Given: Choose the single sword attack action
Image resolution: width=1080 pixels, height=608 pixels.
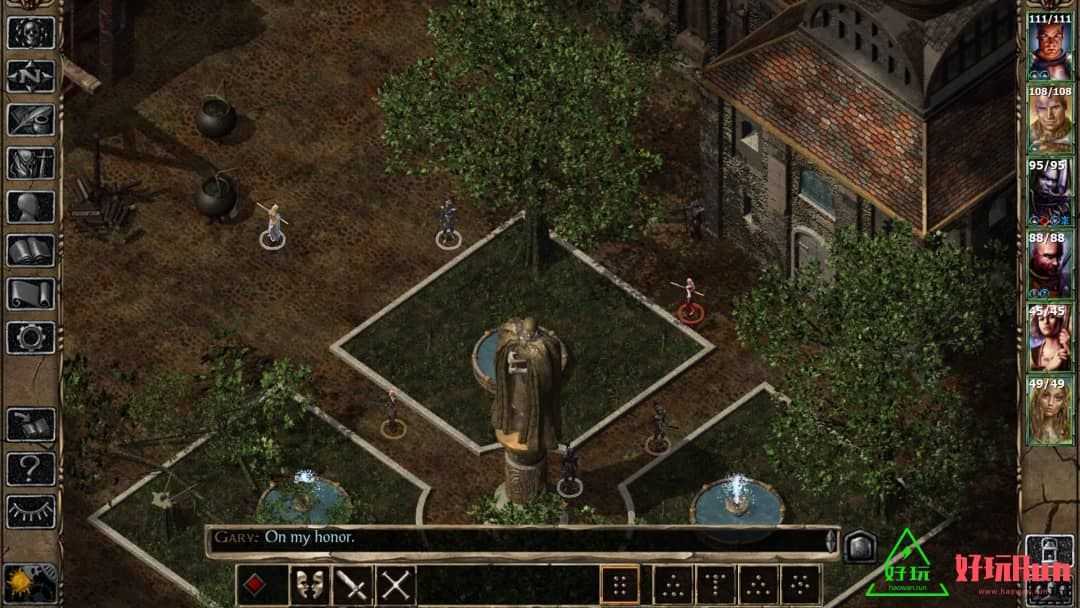Looking at the screenshot, I should (x=353, y=585).
